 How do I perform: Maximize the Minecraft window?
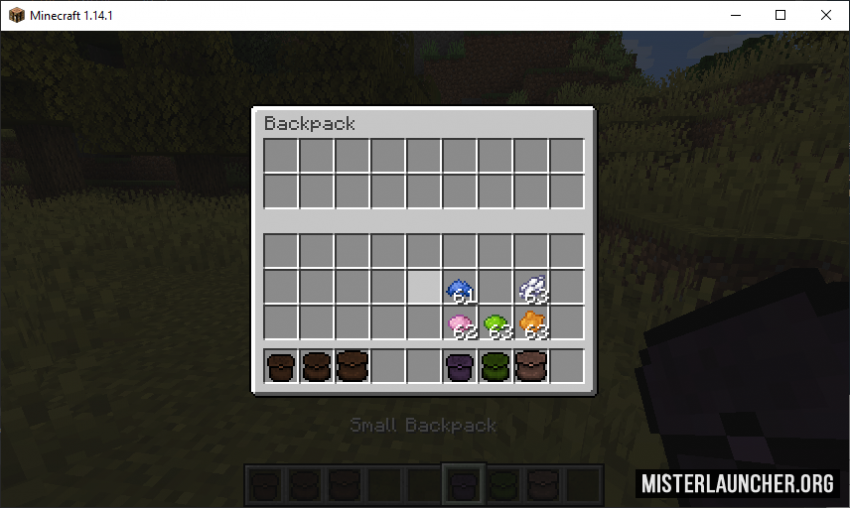(x=780, y=15)
